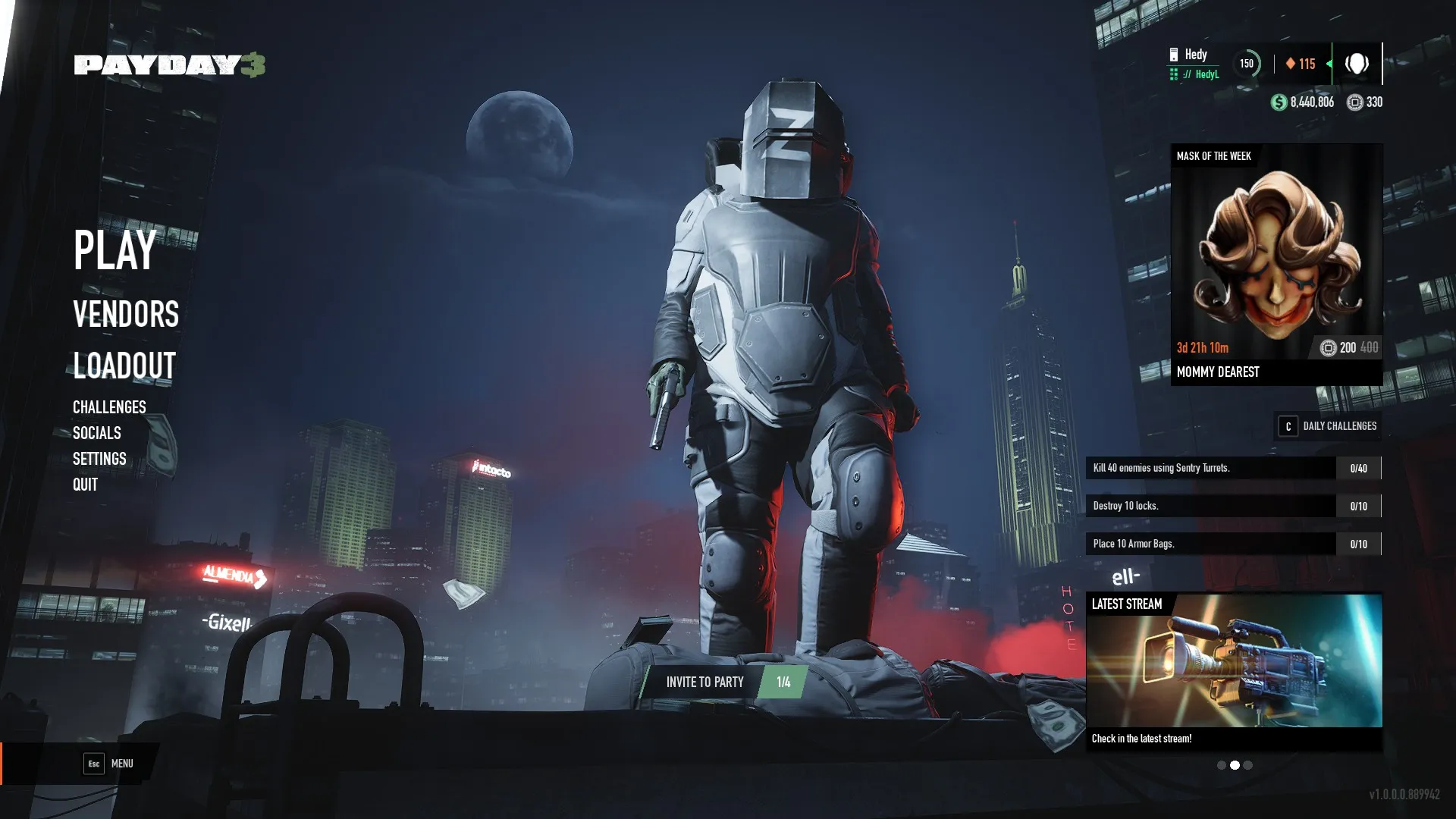The width and height of the screenshot is (1456, 819).
Task: Click the Invite to Party button
Action: coord(704,682)
